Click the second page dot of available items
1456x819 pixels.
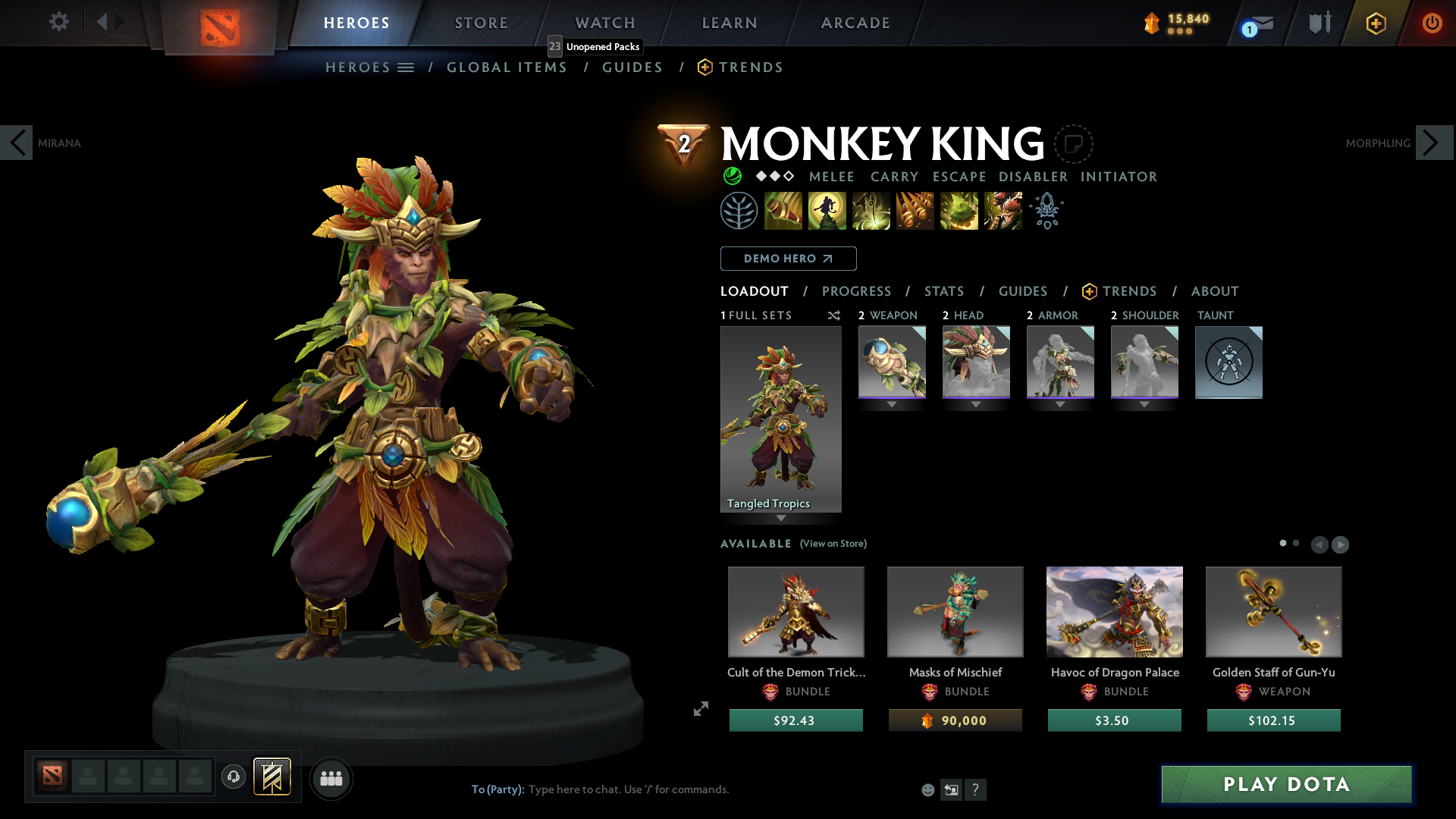pos(1294,543)
